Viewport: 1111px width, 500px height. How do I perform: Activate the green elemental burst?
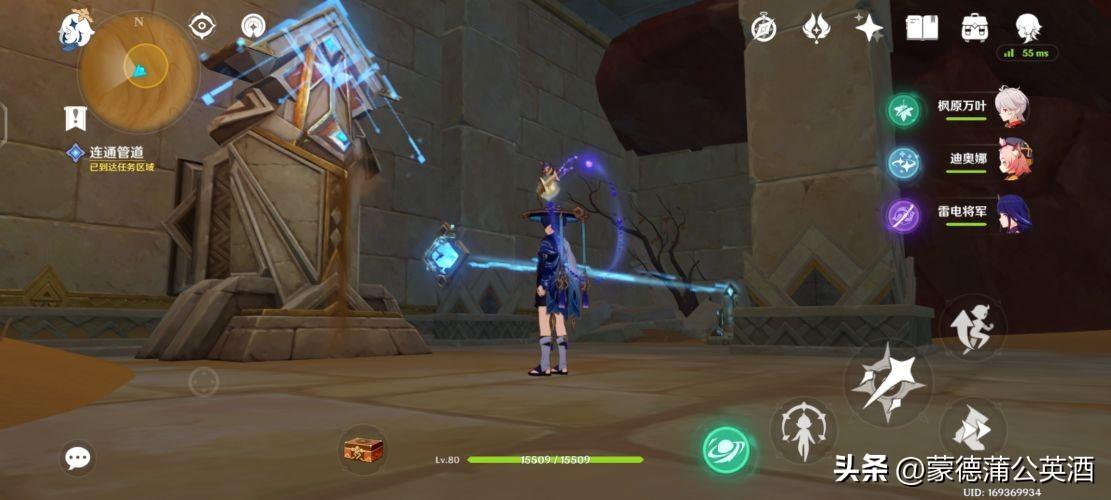click(x=726, y=449)
